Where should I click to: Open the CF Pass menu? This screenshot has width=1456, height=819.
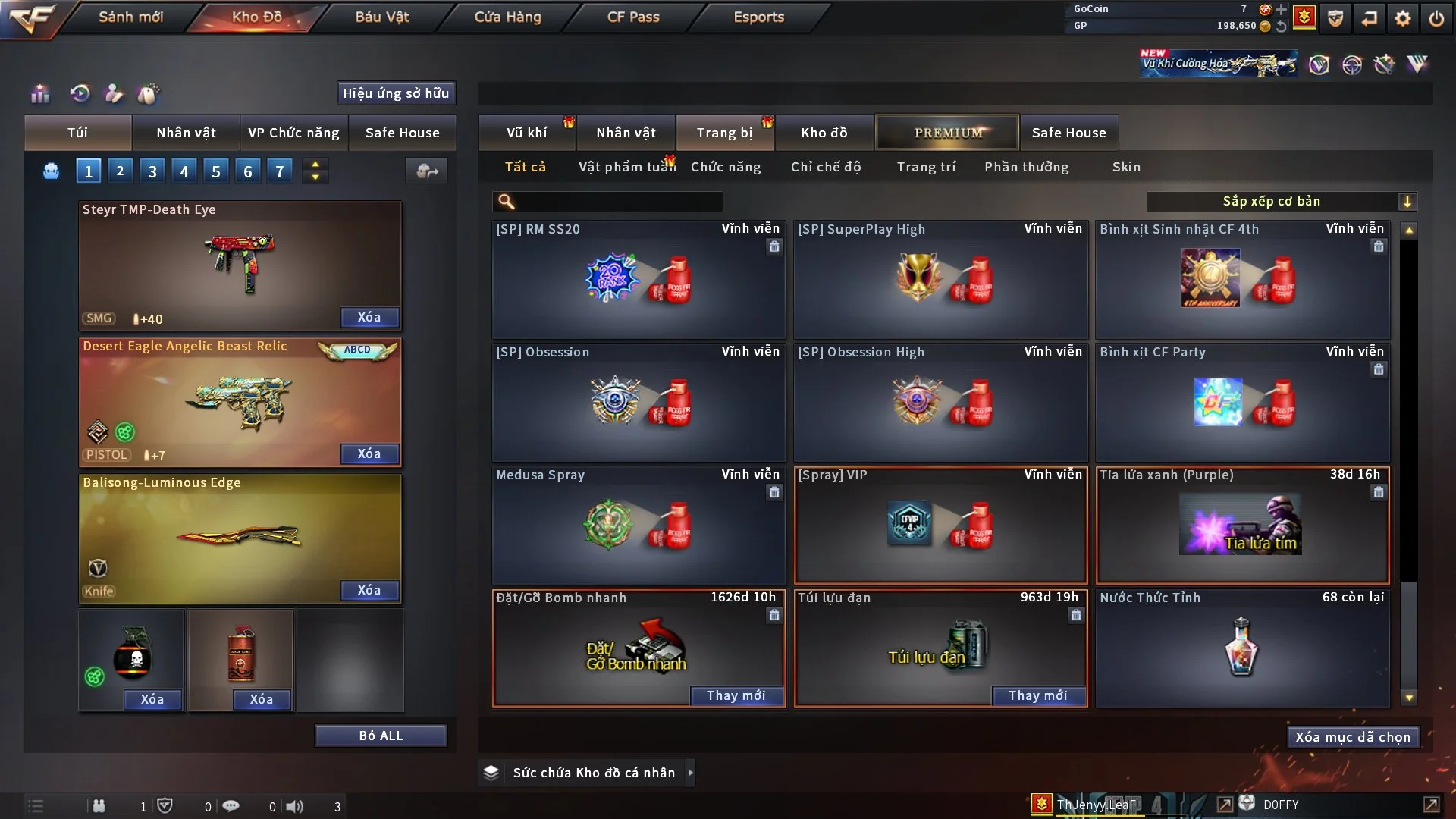pos(633,17)
